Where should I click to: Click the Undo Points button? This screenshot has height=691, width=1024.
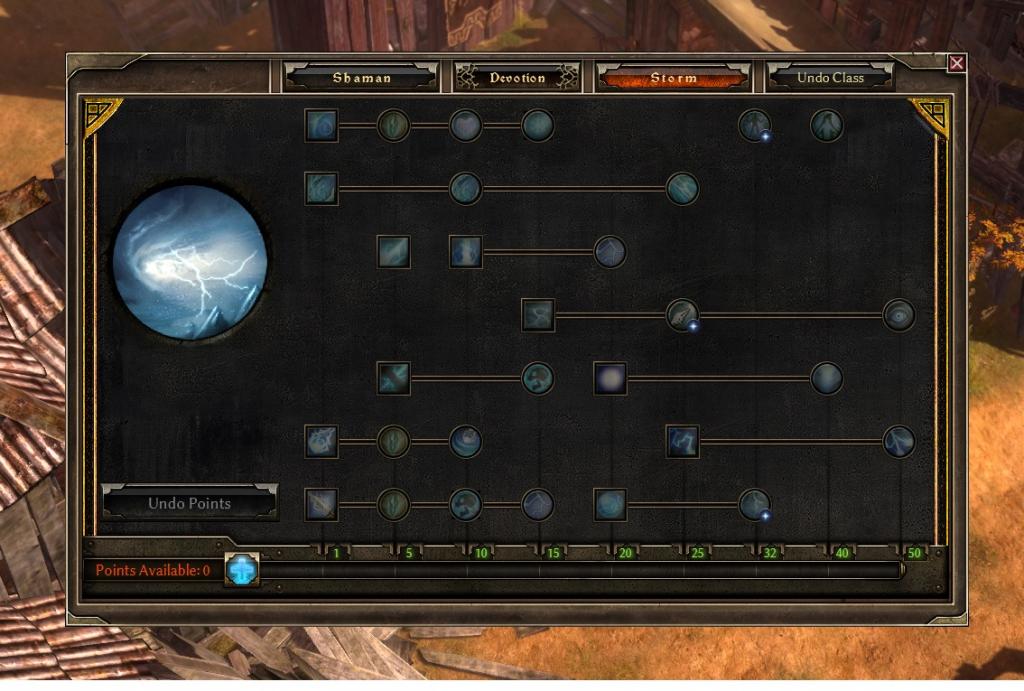pos(189,503)
